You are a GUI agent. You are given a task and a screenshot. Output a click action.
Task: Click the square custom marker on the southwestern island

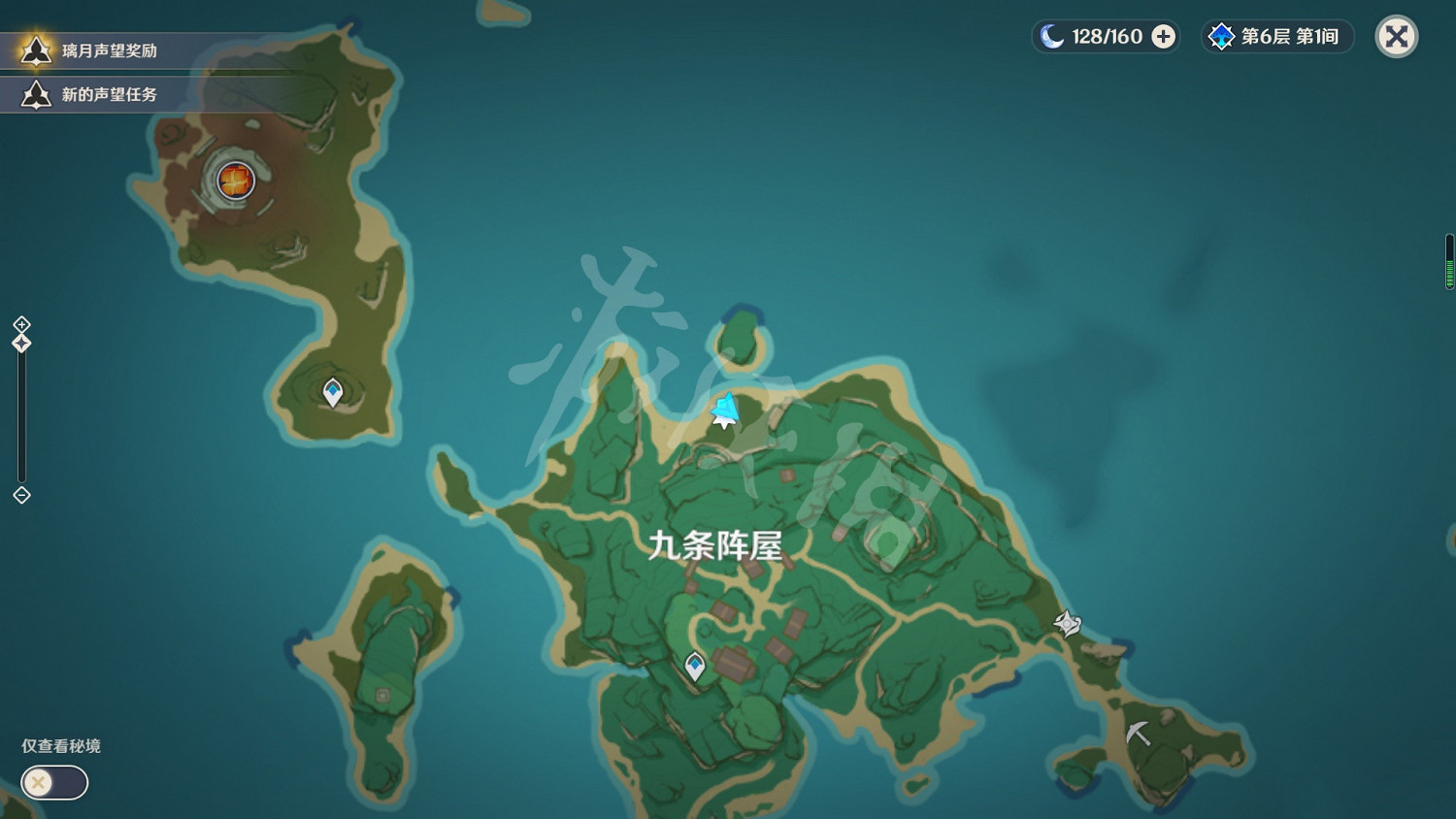[x=382, y=696]
